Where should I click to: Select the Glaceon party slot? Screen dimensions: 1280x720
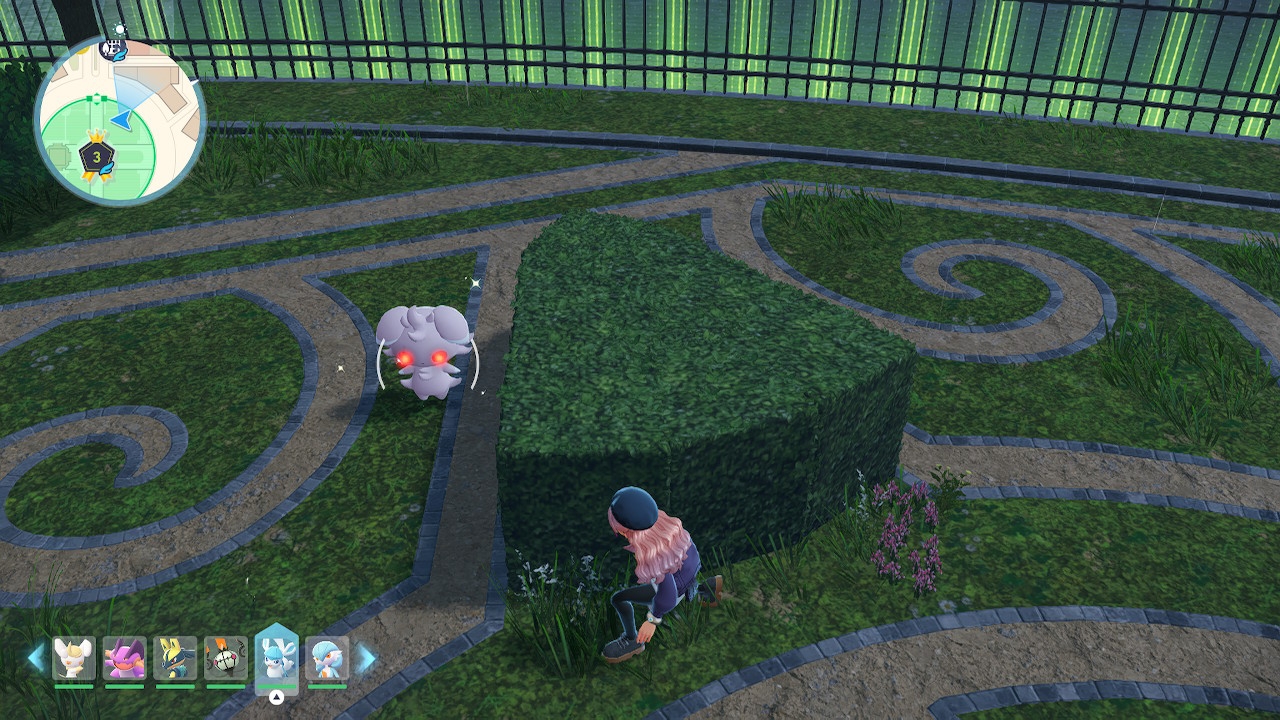point(277,658)
